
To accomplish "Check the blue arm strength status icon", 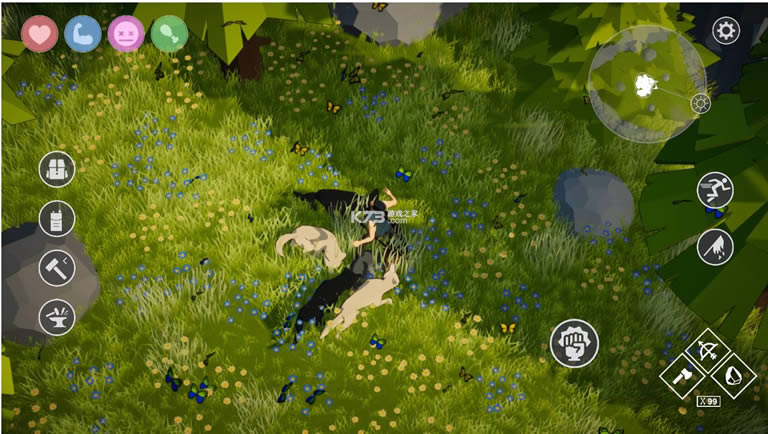I will click(83, 34).
